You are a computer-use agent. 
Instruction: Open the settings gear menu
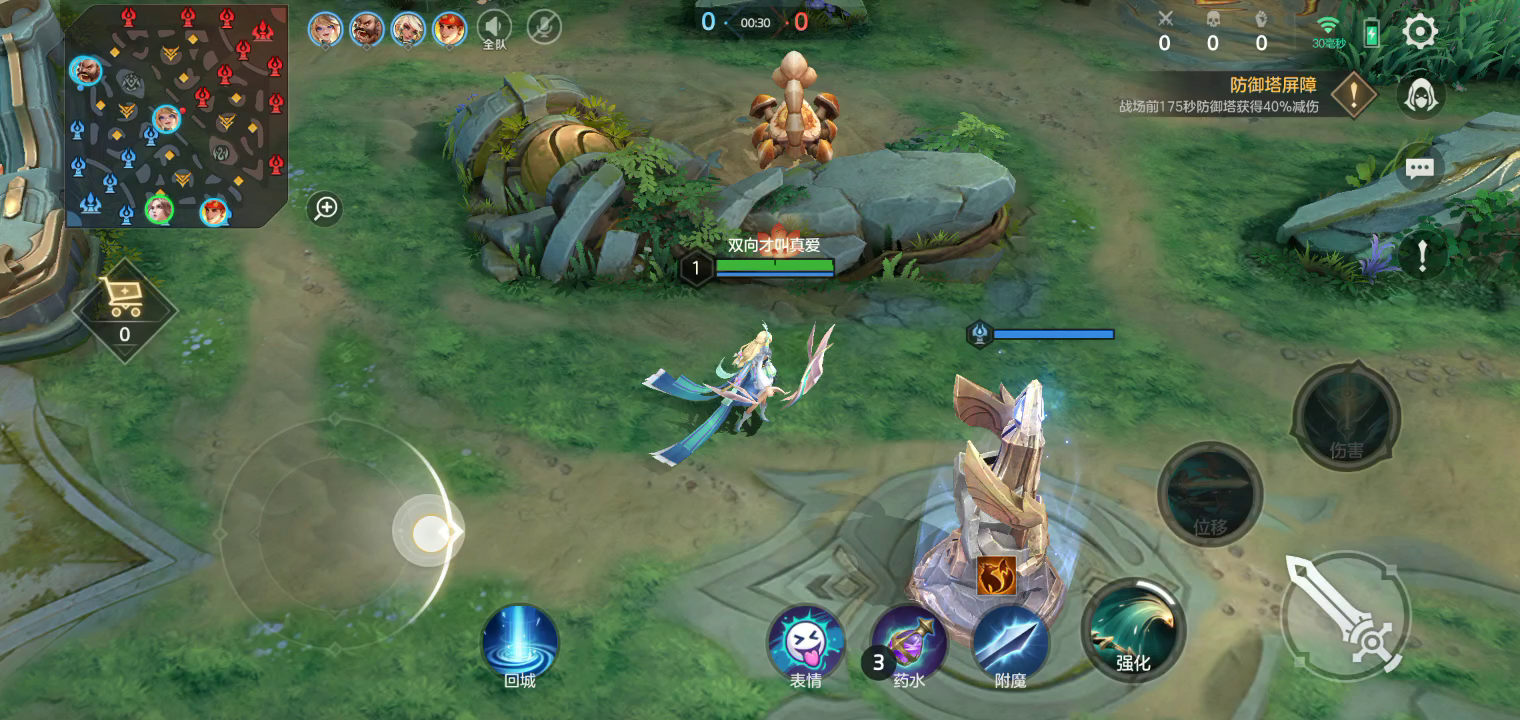pos(1420,32)
